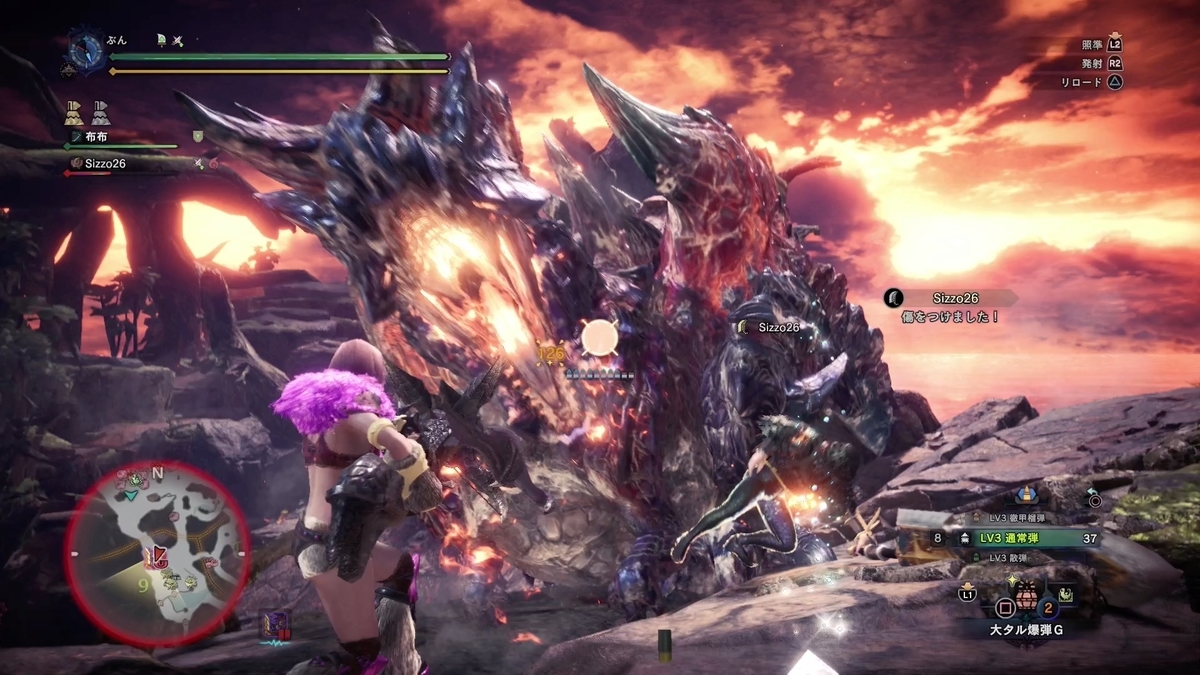Click the Sizzo26 wound notification message

tap(948, 307)
